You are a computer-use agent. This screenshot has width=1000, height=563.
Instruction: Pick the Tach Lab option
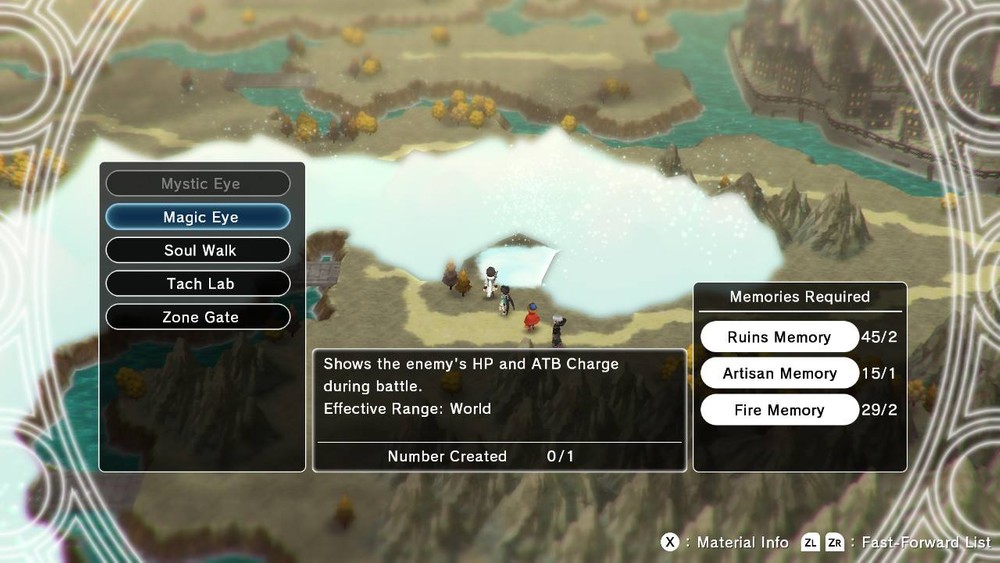tap(198, 284)
